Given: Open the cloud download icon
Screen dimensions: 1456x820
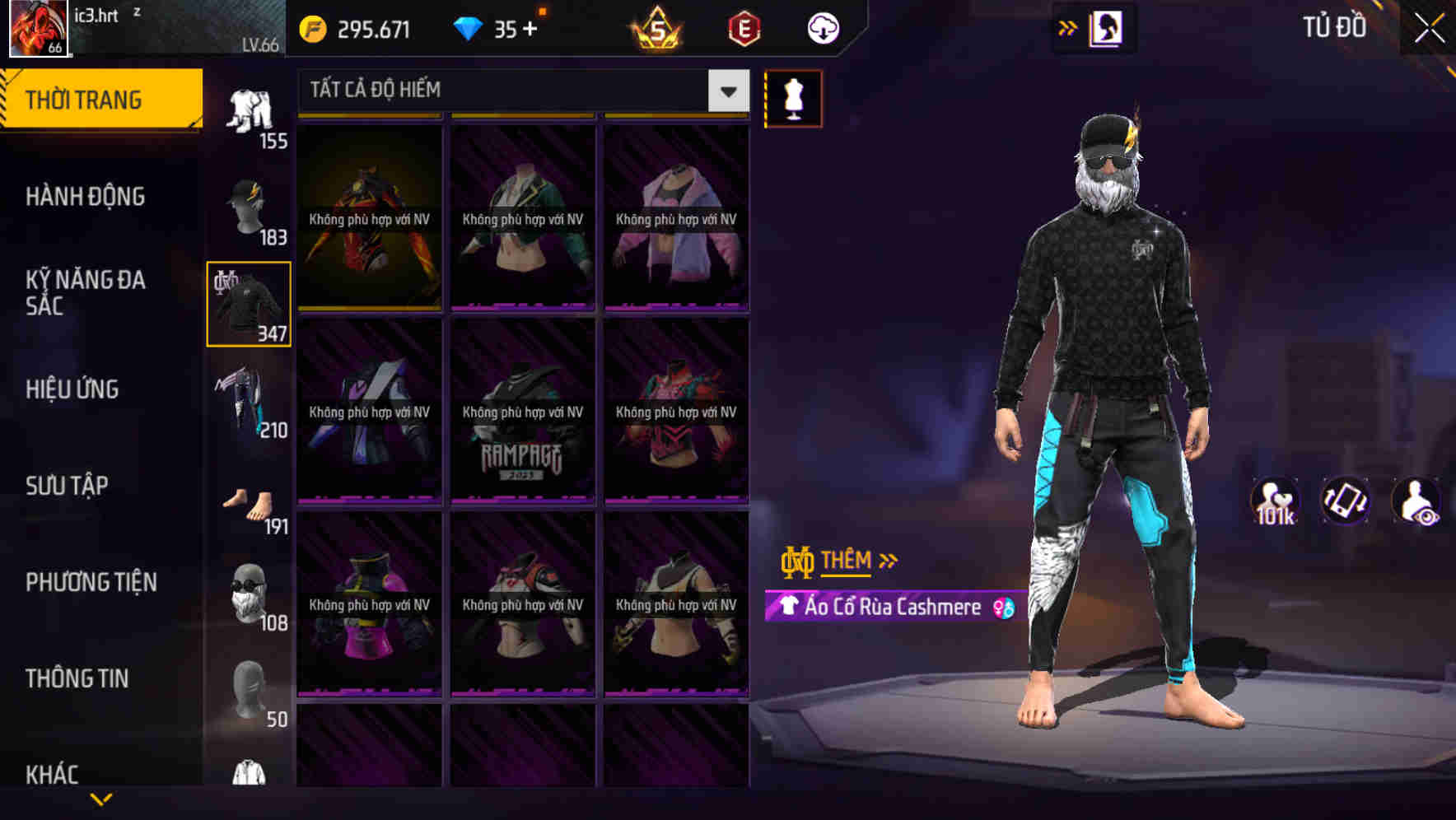Looking at the screenshot, I should [x=823, y=27].
